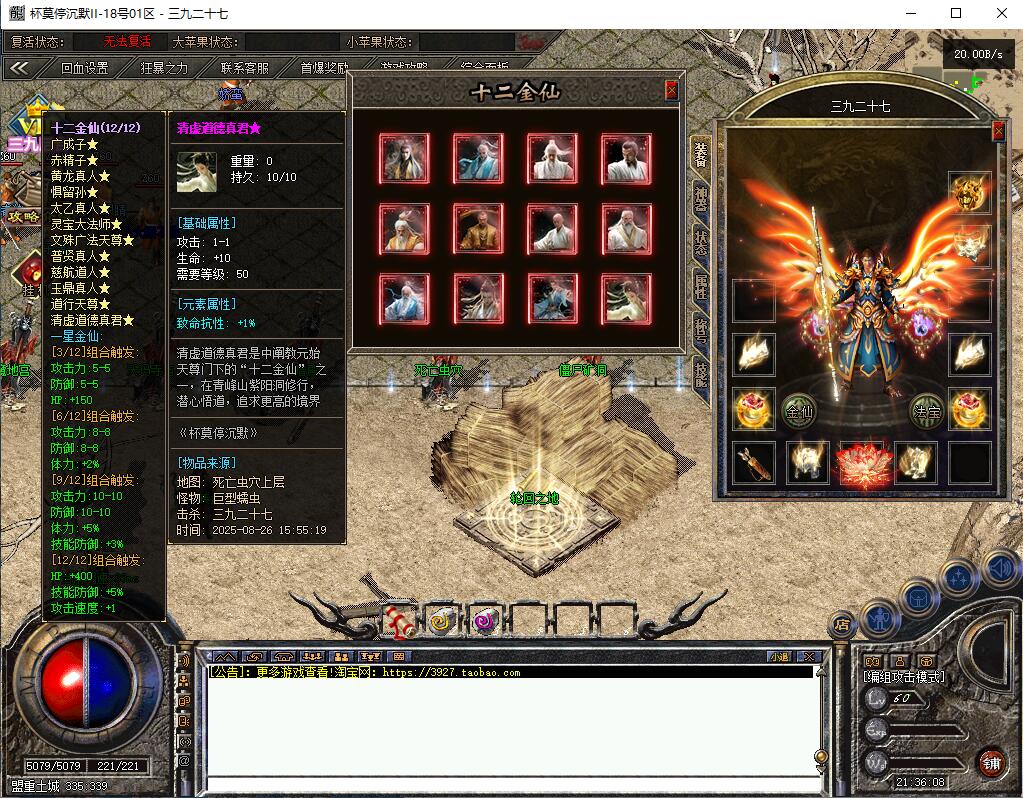The image size is (1023, 798).
Task: Open the round 店 shop button
Action: (x=842, y=624)
